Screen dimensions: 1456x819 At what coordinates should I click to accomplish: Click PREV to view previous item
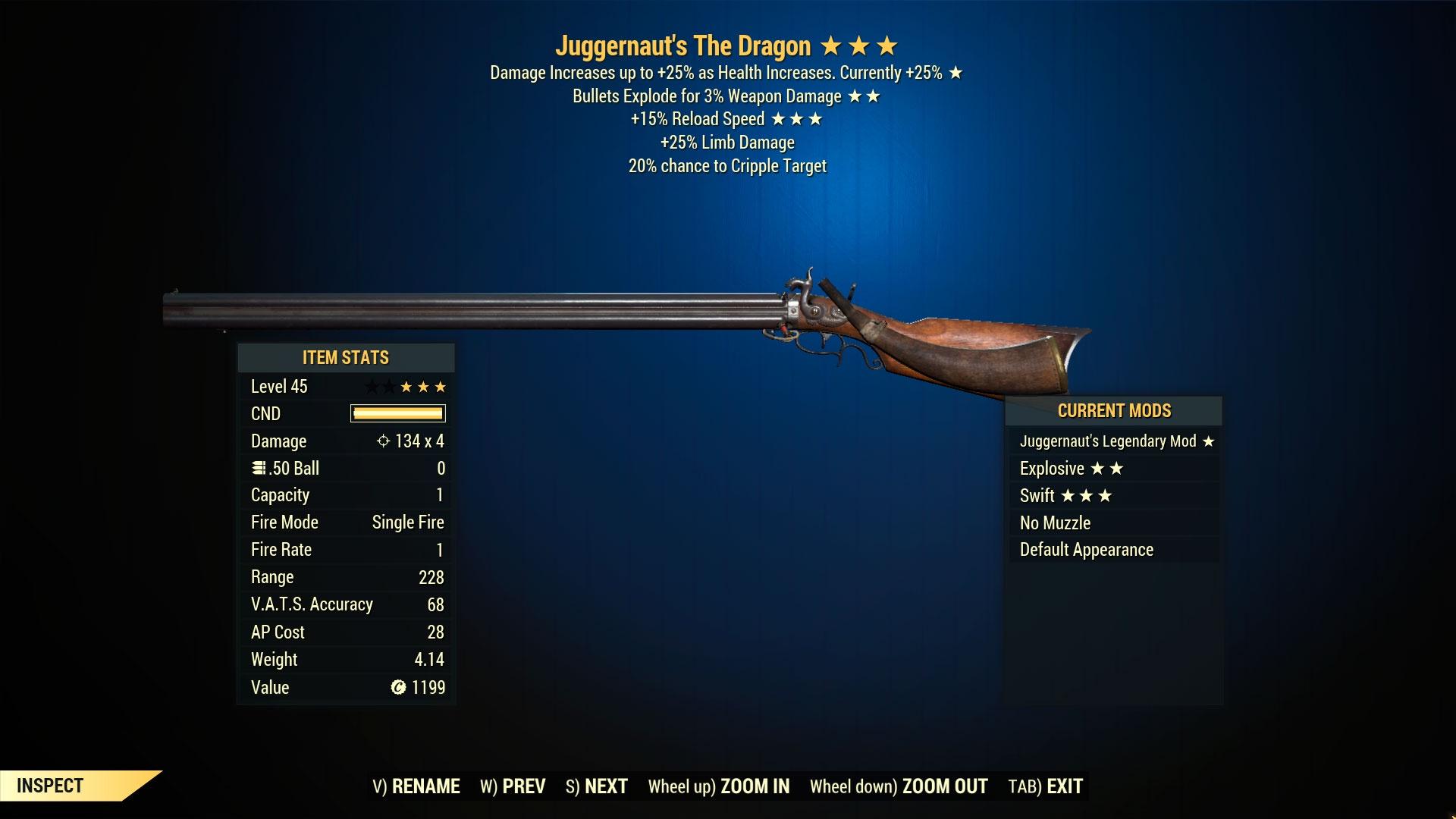pyautogui.click(x=522, y=786)
